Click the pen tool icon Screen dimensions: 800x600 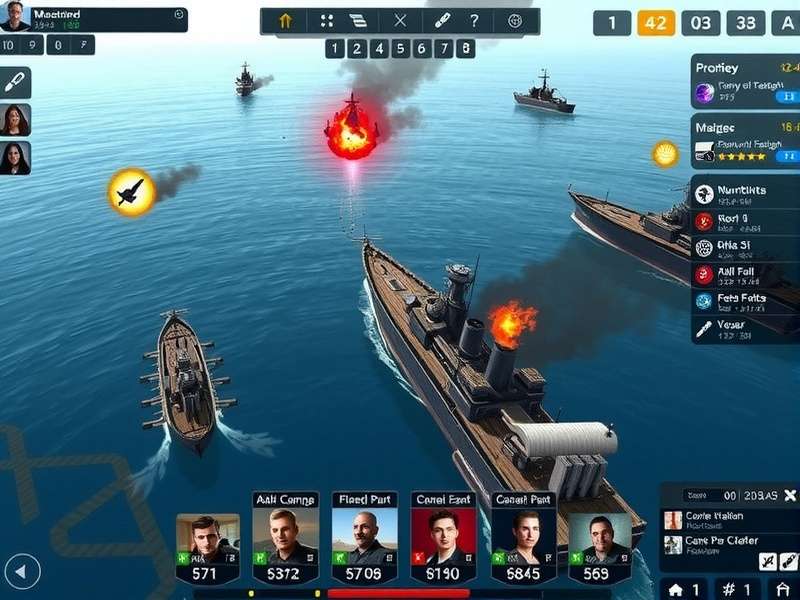pos(15,82)
